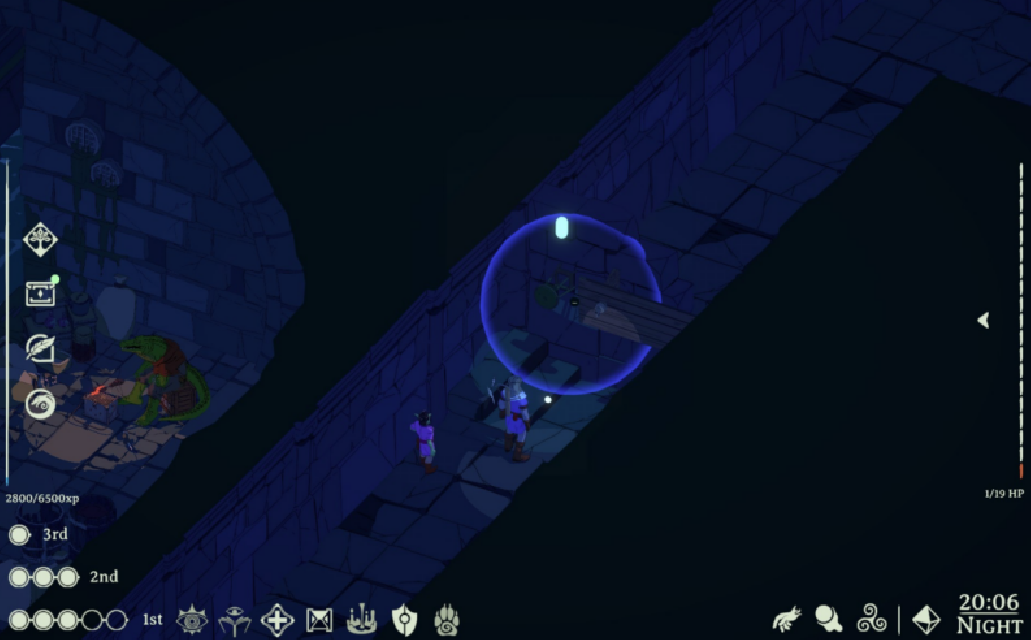Cast the healing cross spell
This screenshot has width=1031, height=640.
[x=277, y=620]
